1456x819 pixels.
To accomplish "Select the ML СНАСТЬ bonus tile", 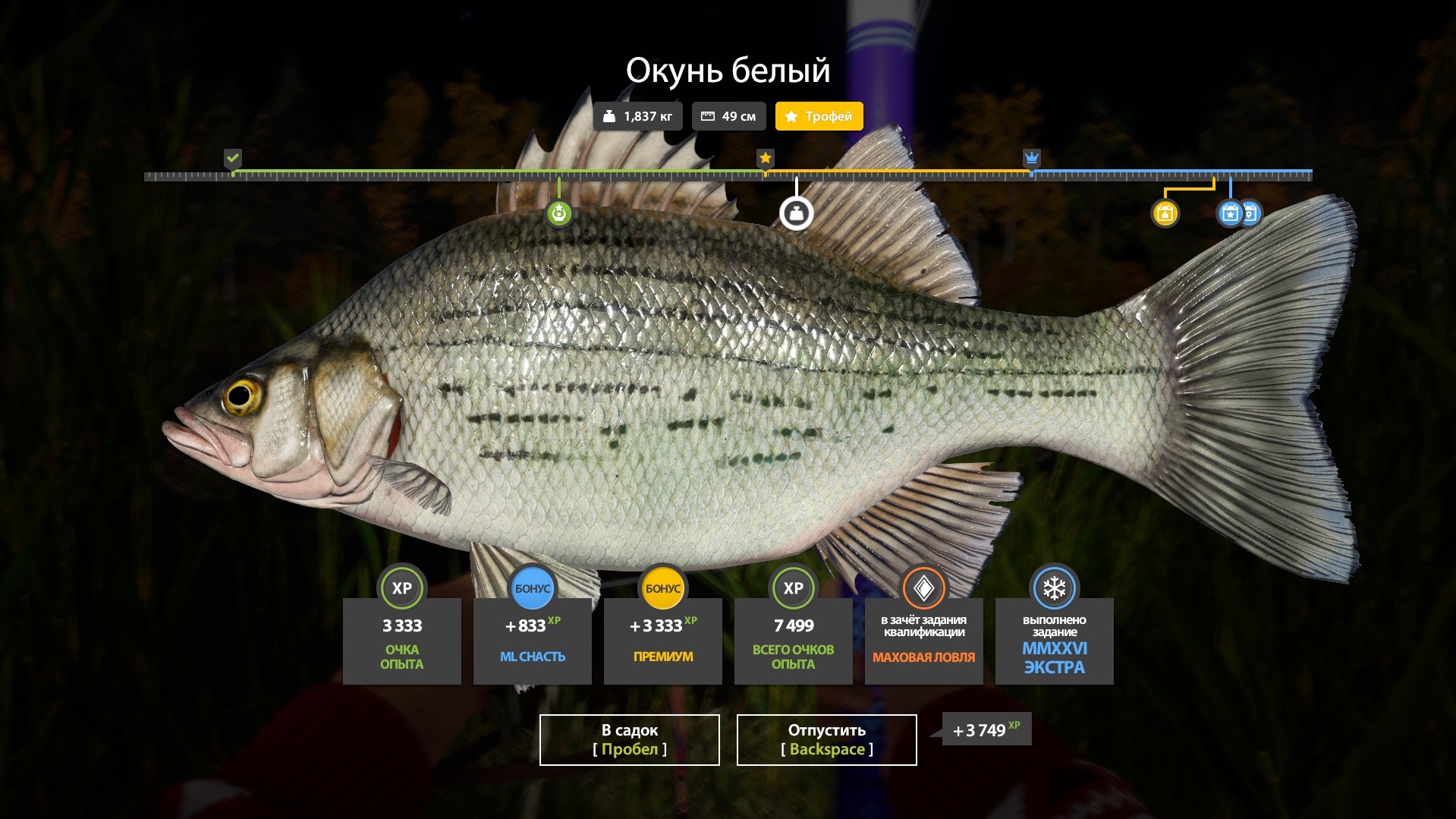I will pyautogui.click(x=532, y=640).
